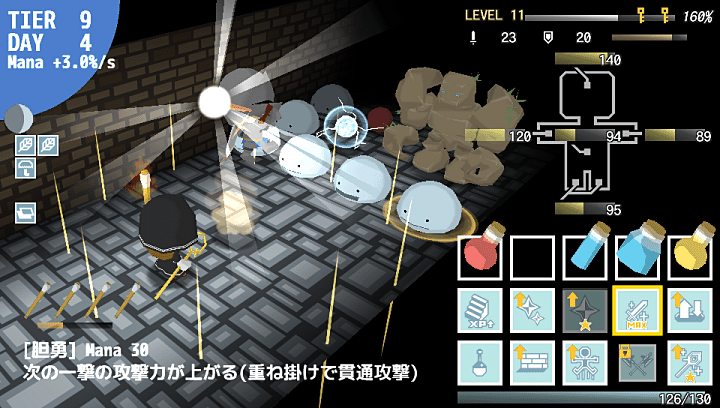The image size is (720, 408).
Task: Activate the XP stairs skill icon
Action: (x=481, y=310)
